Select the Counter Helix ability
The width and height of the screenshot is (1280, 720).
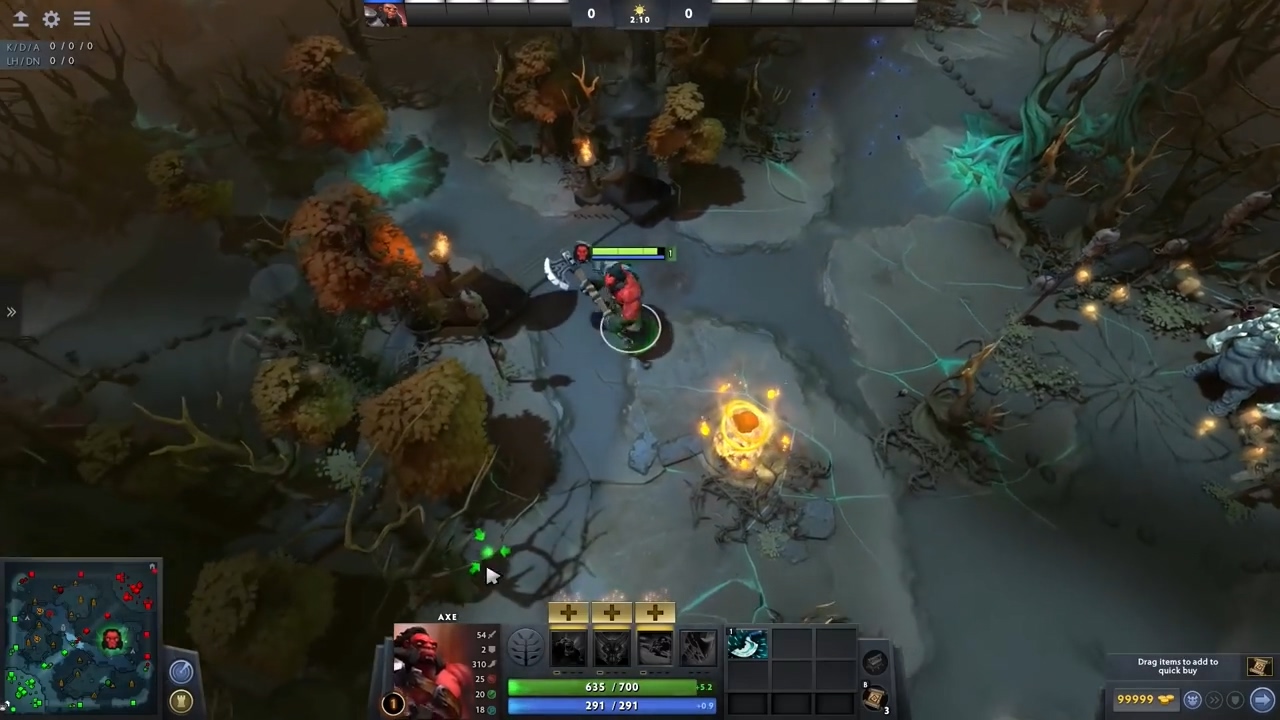[x=656, y=647]
